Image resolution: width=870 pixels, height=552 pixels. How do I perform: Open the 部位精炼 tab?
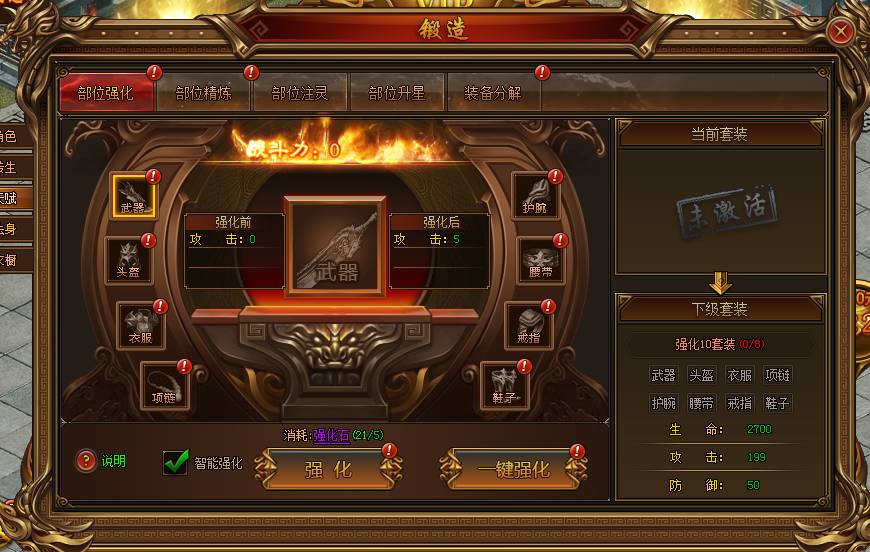click(204, 93)
